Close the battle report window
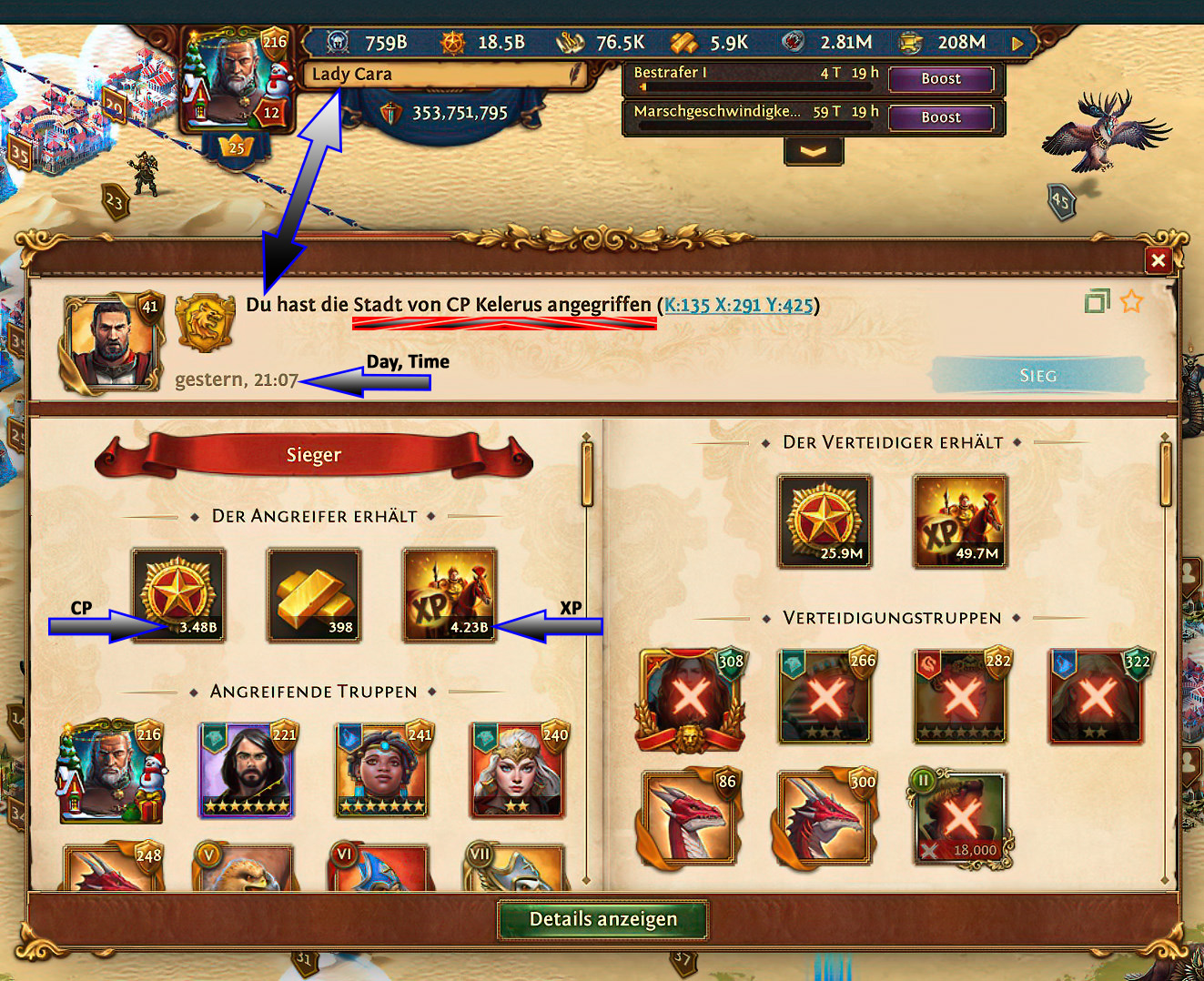The image size is (1204, 981). (x=1158, y=261)
